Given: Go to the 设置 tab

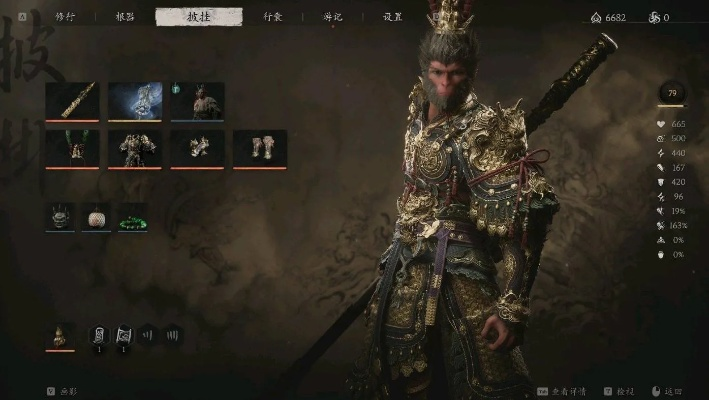Looking at the screenshot, I should (x=393, y=17).
